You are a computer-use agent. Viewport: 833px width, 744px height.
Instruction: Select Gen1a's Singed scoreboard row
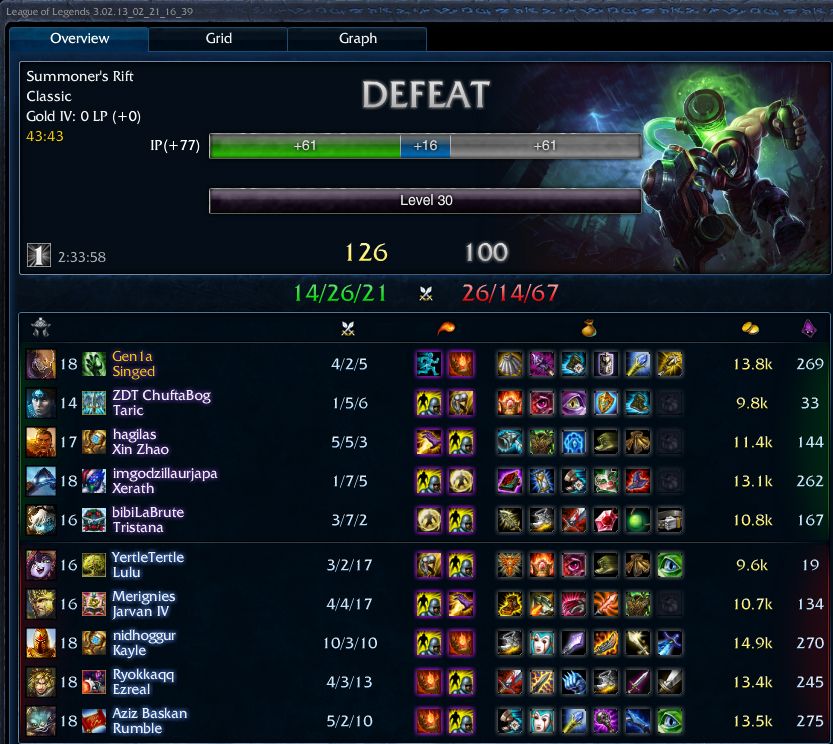click(134, 364)
